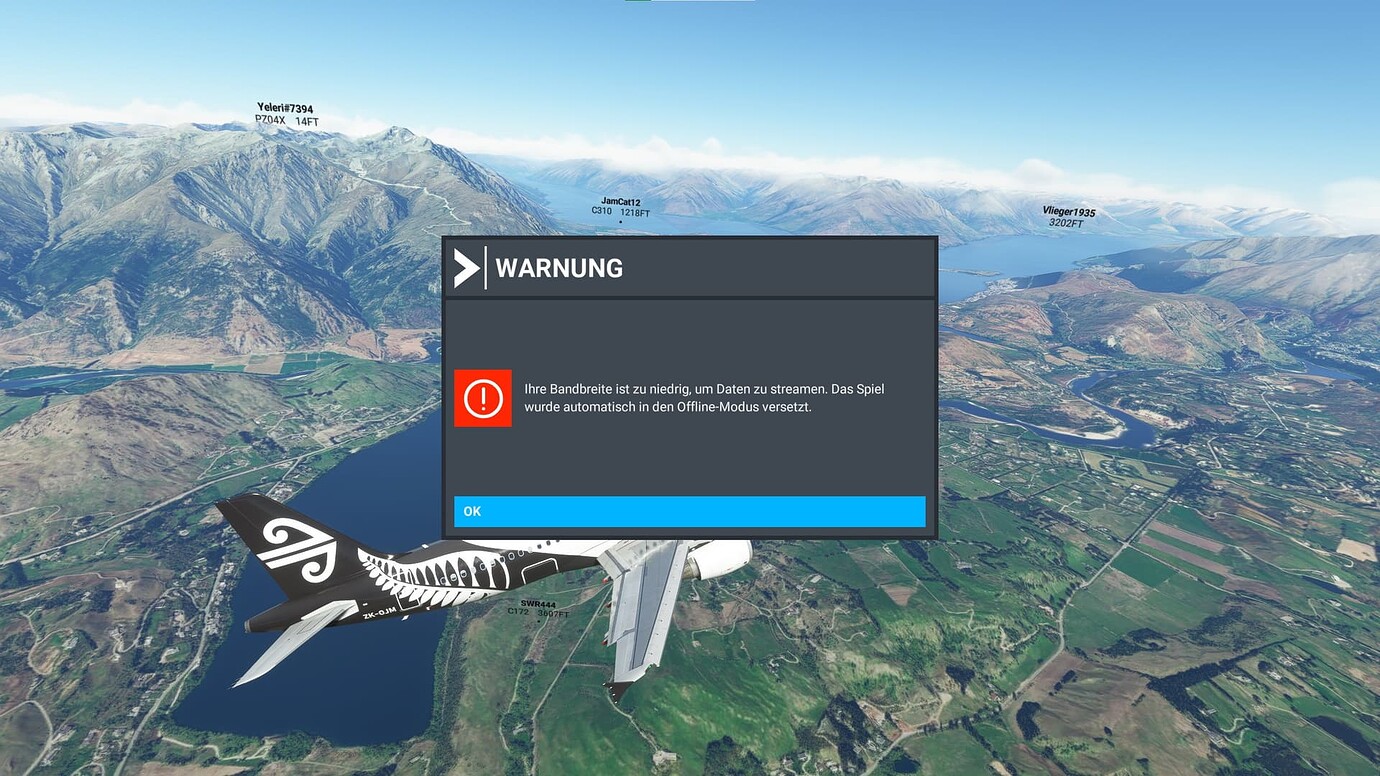Click the exclamation symbol inside the red square
The height and width of the screenshot is (776, 1380).
coord(482,398)
